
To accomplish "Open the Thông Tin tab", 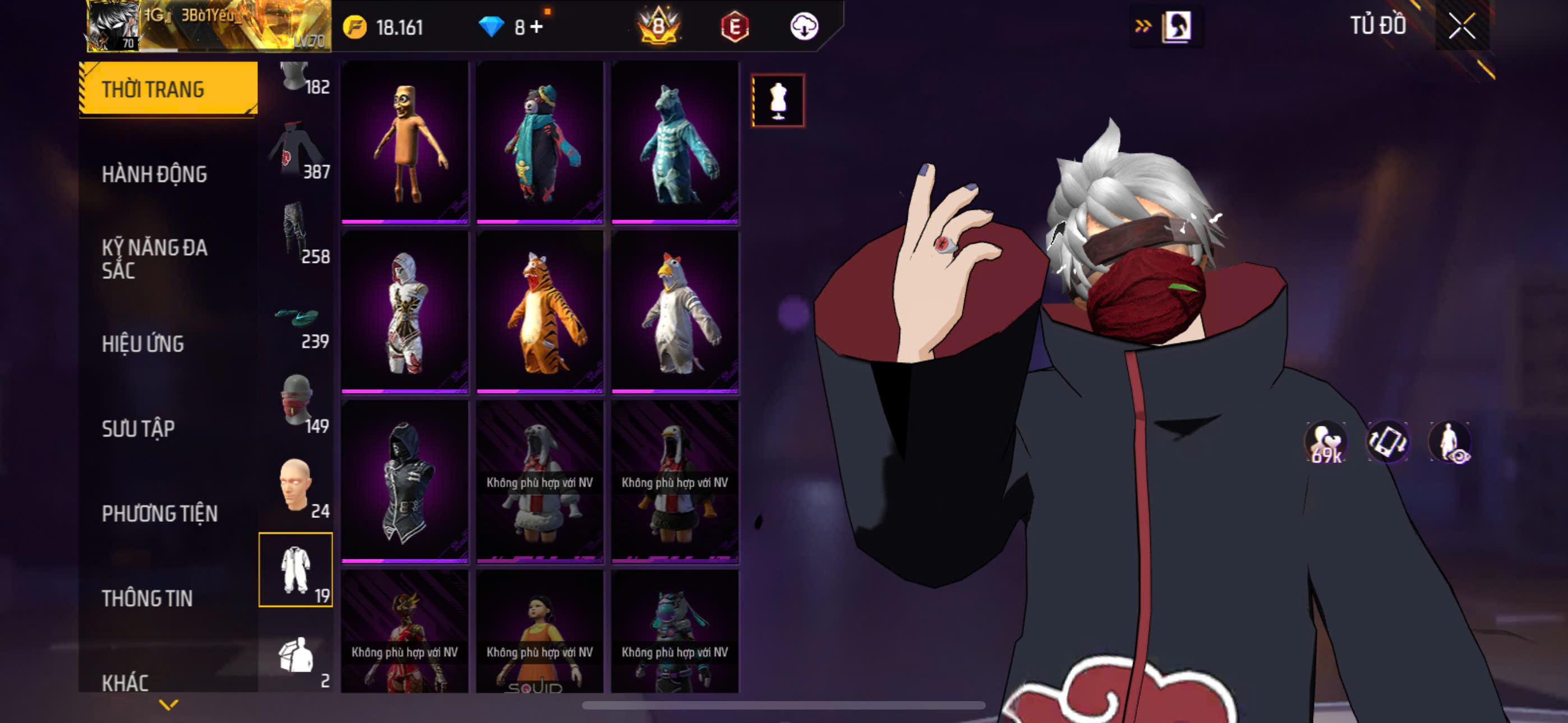I will pos(147,598).
